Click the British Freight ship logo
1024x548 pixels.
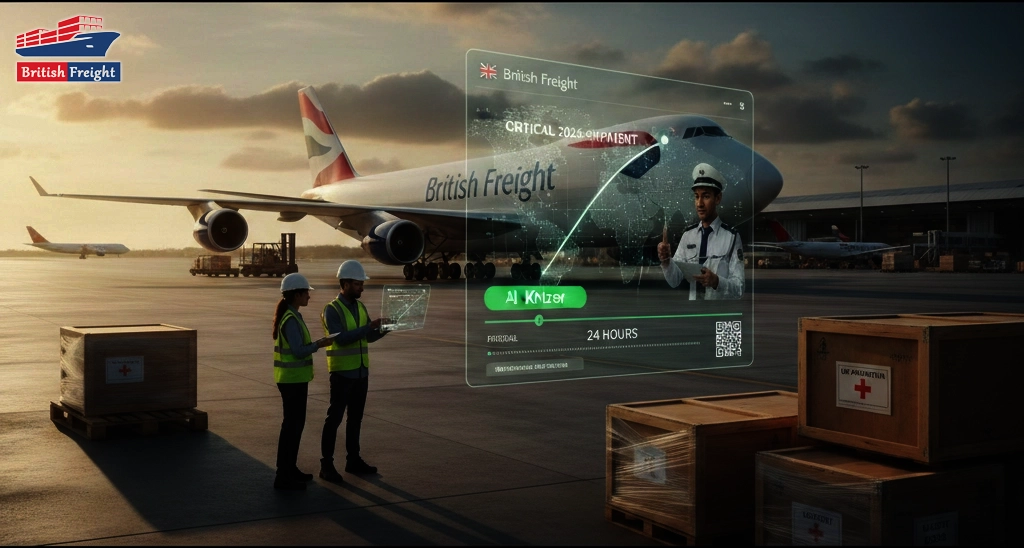tap(68, 48)
